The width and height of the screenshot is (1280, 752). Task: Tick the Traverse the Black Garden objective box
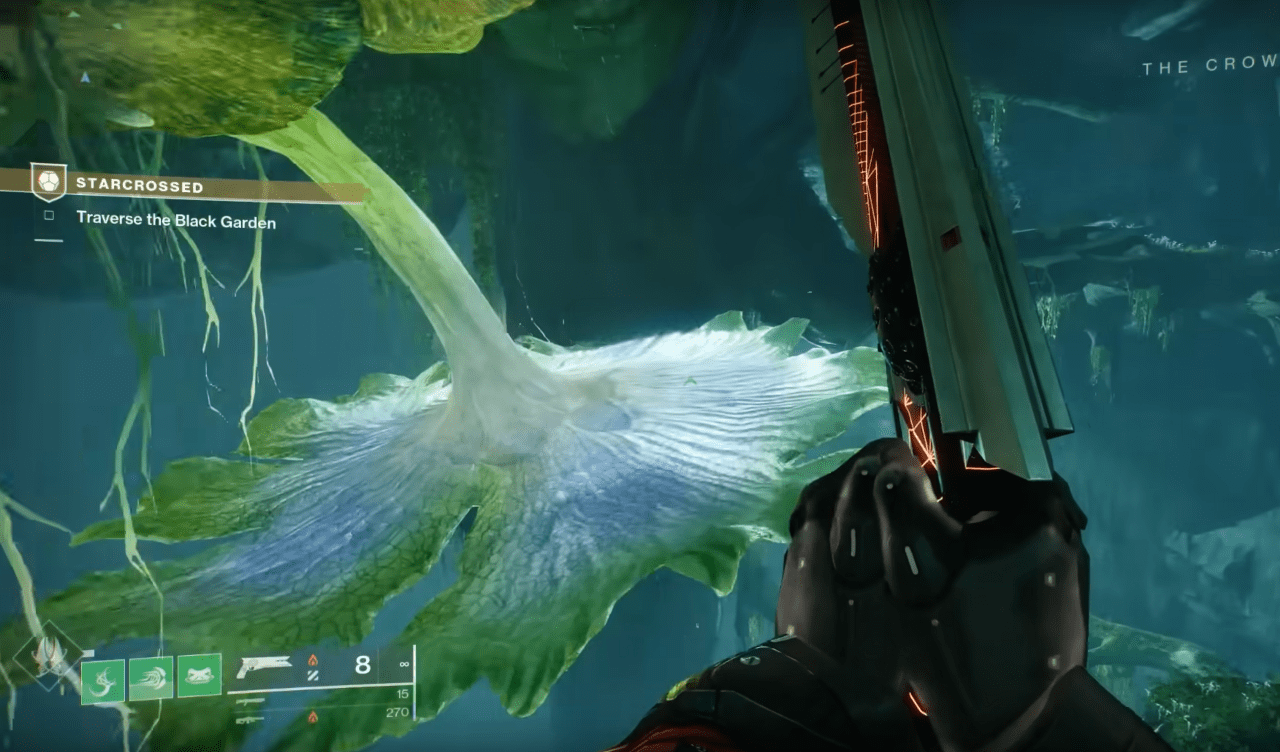48,215
